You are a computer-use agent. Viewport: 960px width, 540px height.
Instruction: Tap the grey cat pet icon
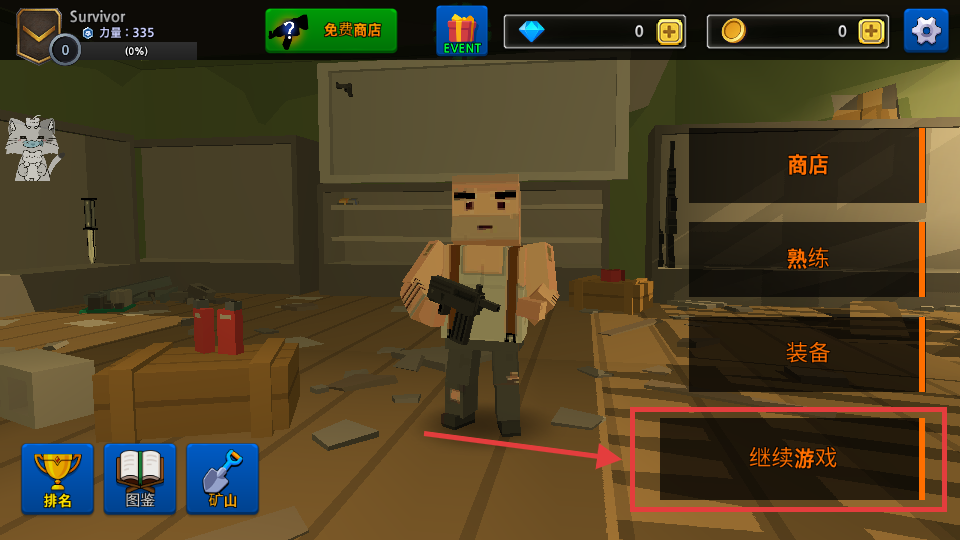[x=30, y=150]
